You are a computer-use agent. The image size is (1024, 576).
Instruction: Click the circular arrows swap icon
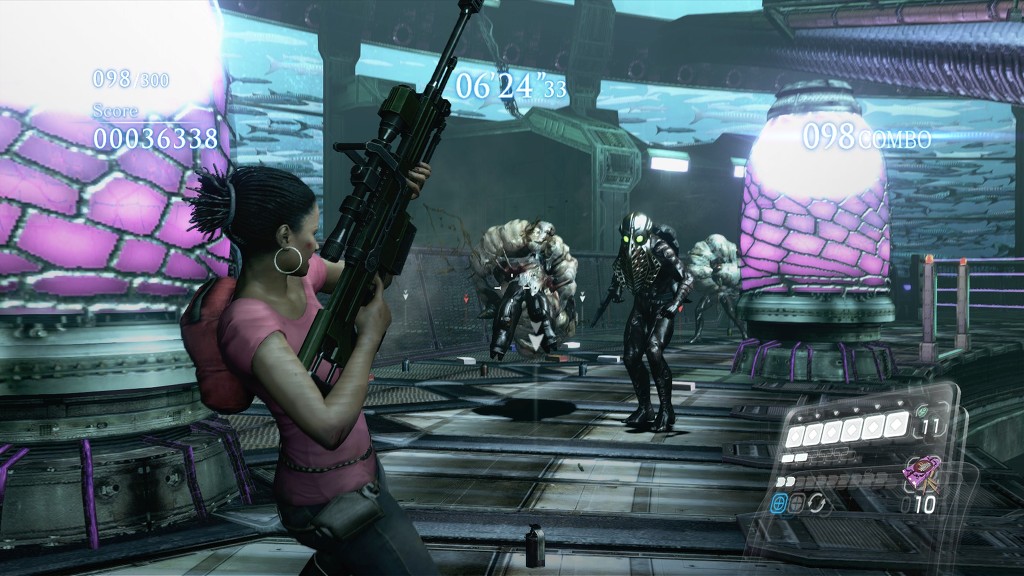click(x=816, y=505)
